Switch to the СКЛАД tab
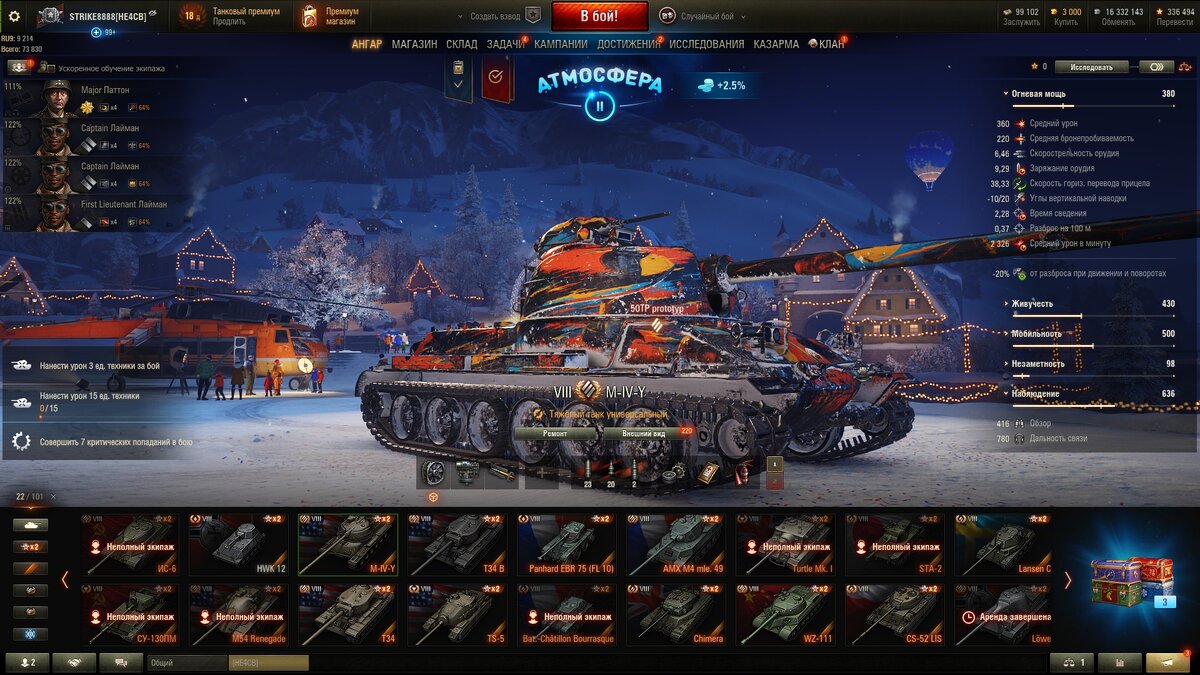 [x=461, y=44]
